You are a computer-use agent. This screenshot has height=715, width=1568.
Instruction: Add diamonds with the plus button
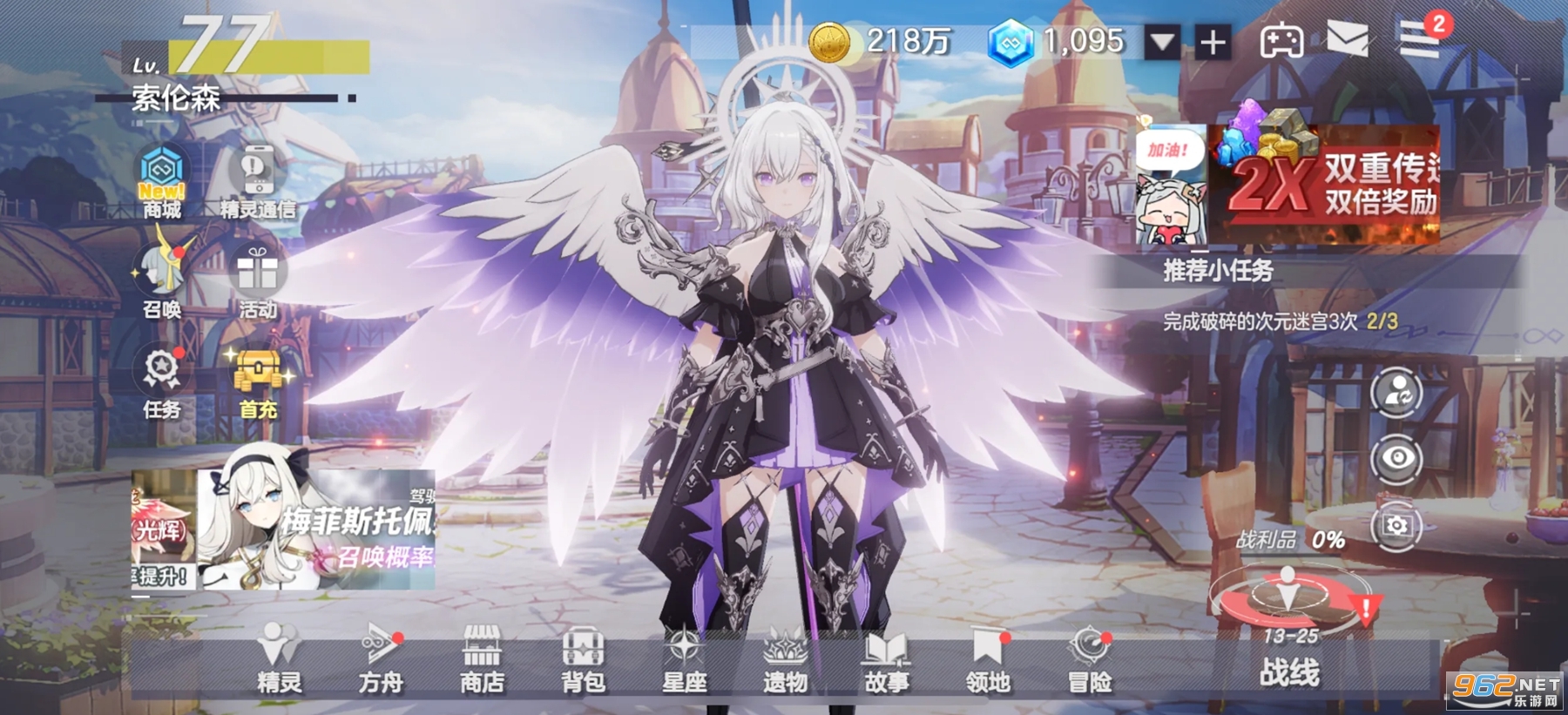pyautogui.click(x=1214, y=42)
